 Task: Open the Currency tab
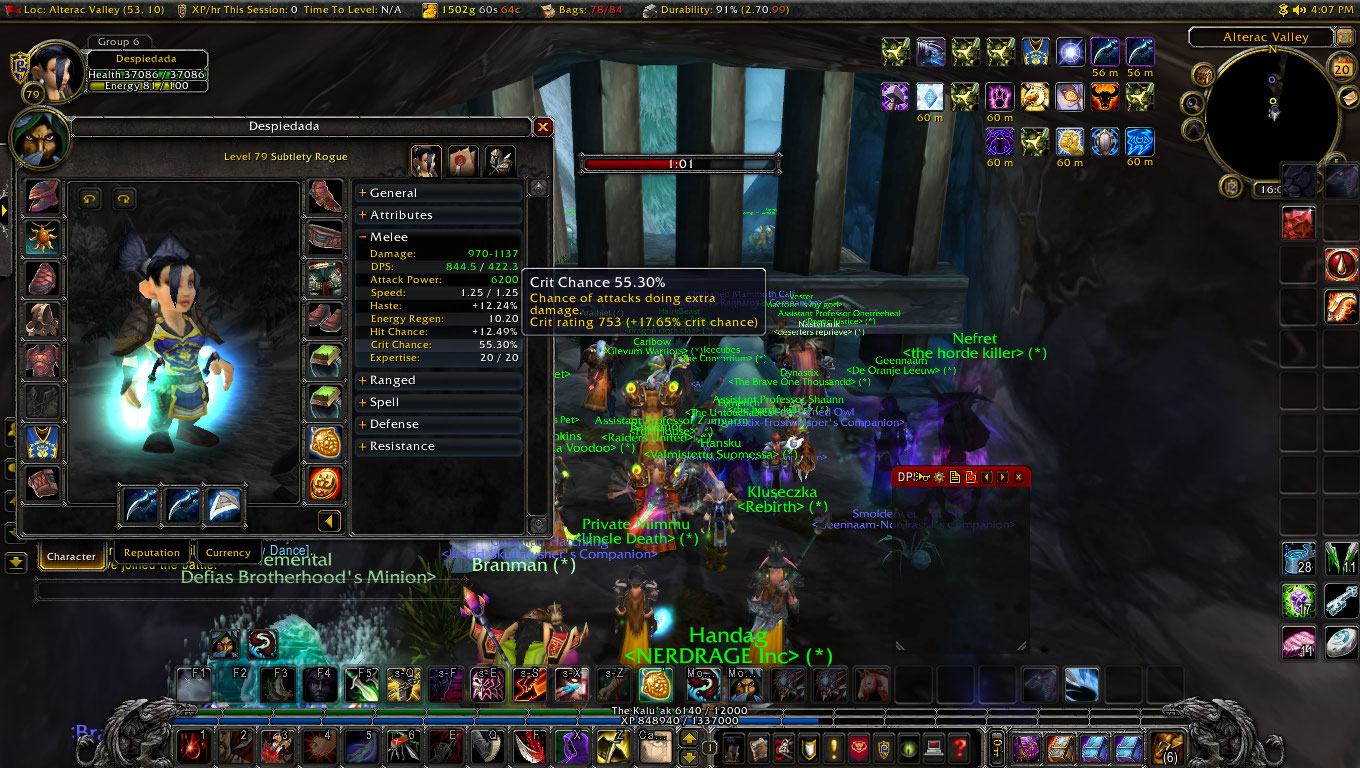[x=228, y=553]
